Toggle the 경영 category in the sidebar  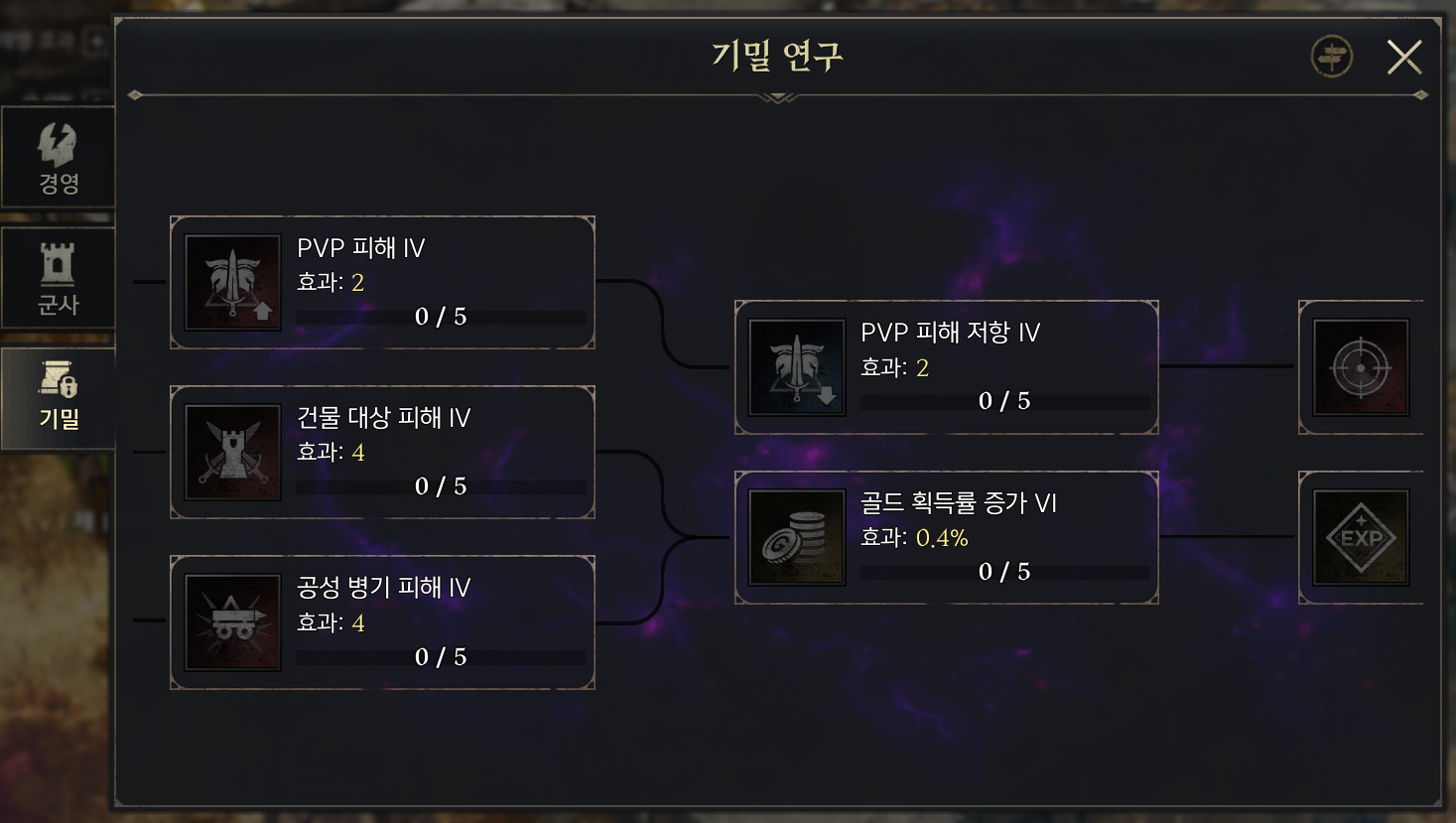pos(58,156)
